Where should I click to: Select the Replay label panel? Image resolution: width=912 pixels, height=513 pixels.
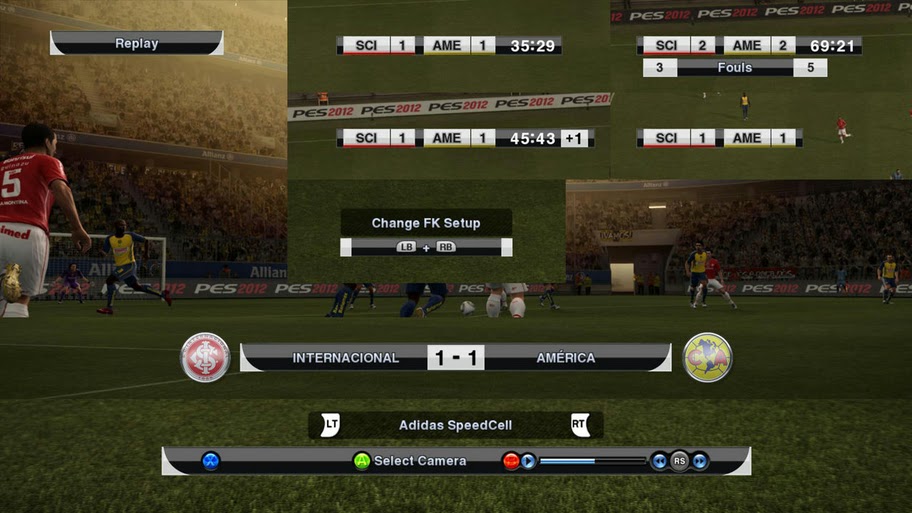(x=136, y=43)
